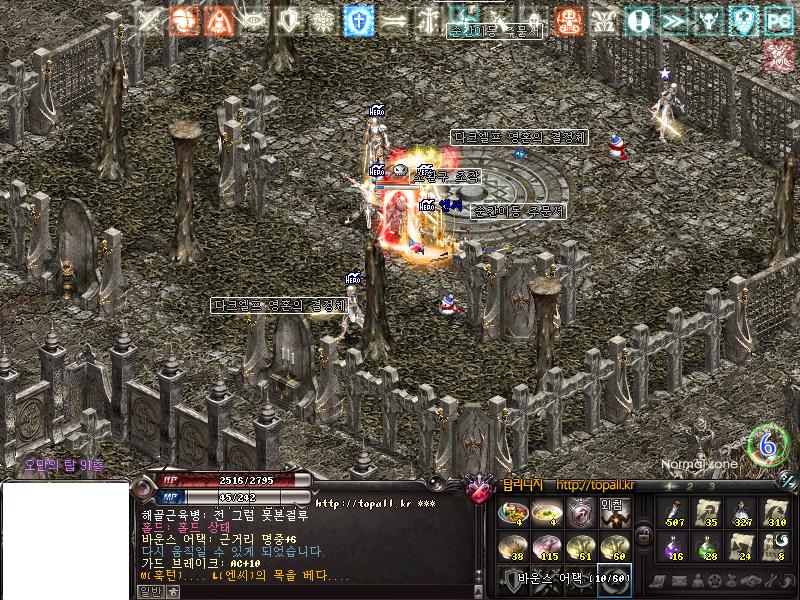Select the blue potion stacked at 327
The image size is (800, 600).
click(x=742, y=513)
